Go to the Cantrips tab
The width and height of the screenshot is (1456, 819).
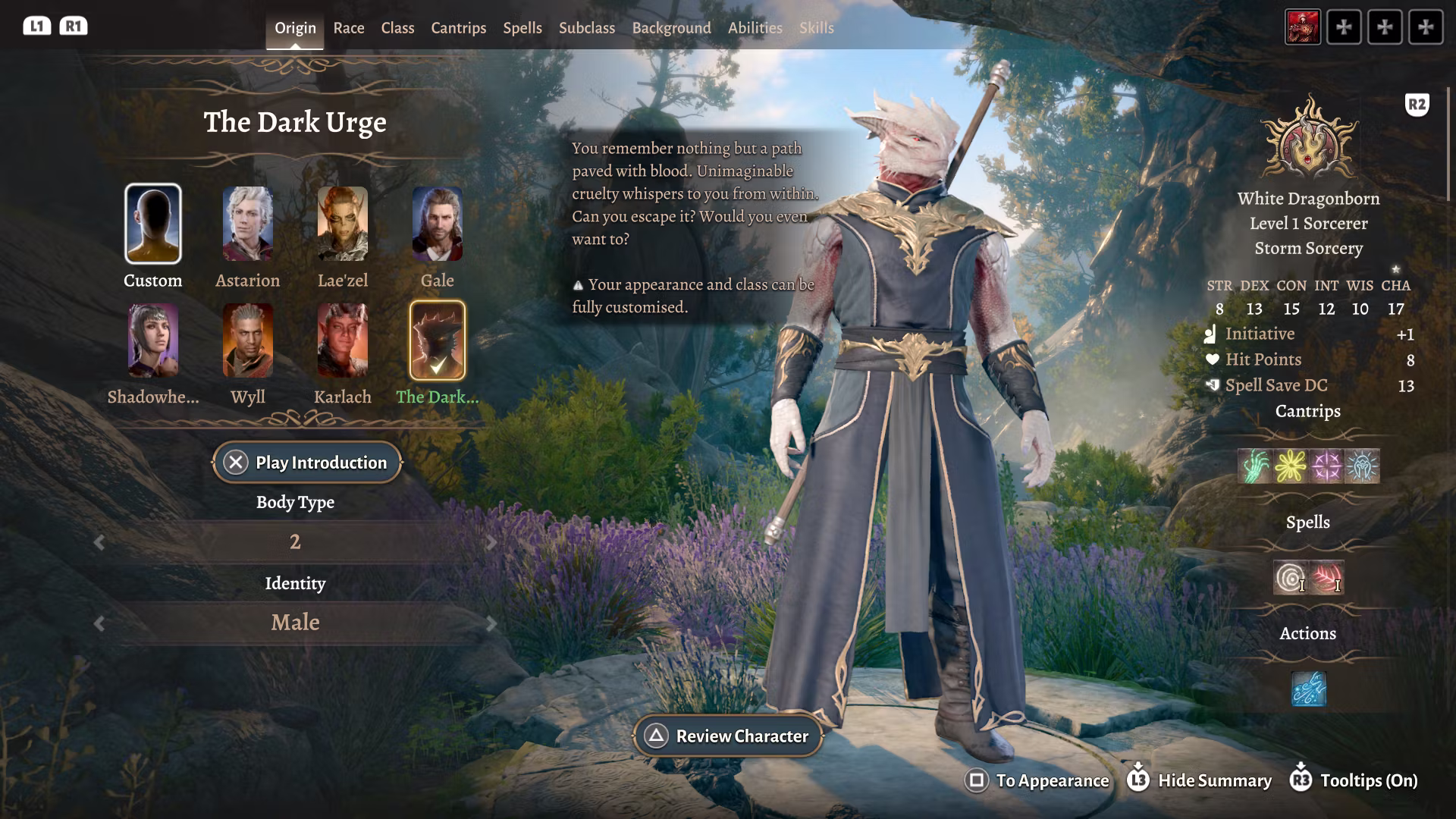tap(458, 28)
